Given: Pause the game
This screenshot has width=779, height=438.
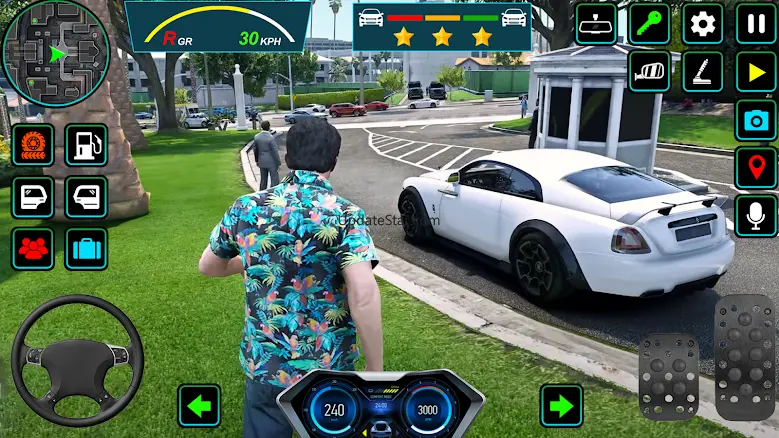Looking at the screenshot, I should [756, 23].
